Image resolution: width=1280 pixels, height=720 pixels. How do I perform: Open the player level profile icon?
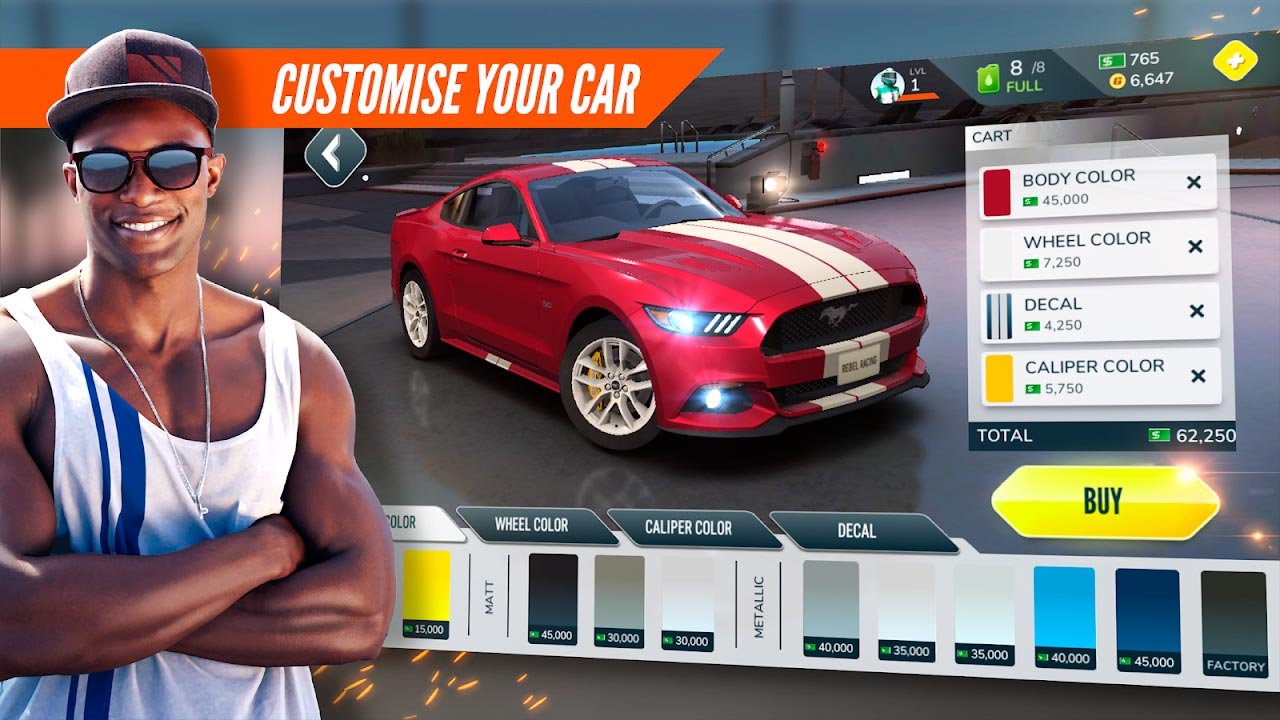click(x=887, y=86)
